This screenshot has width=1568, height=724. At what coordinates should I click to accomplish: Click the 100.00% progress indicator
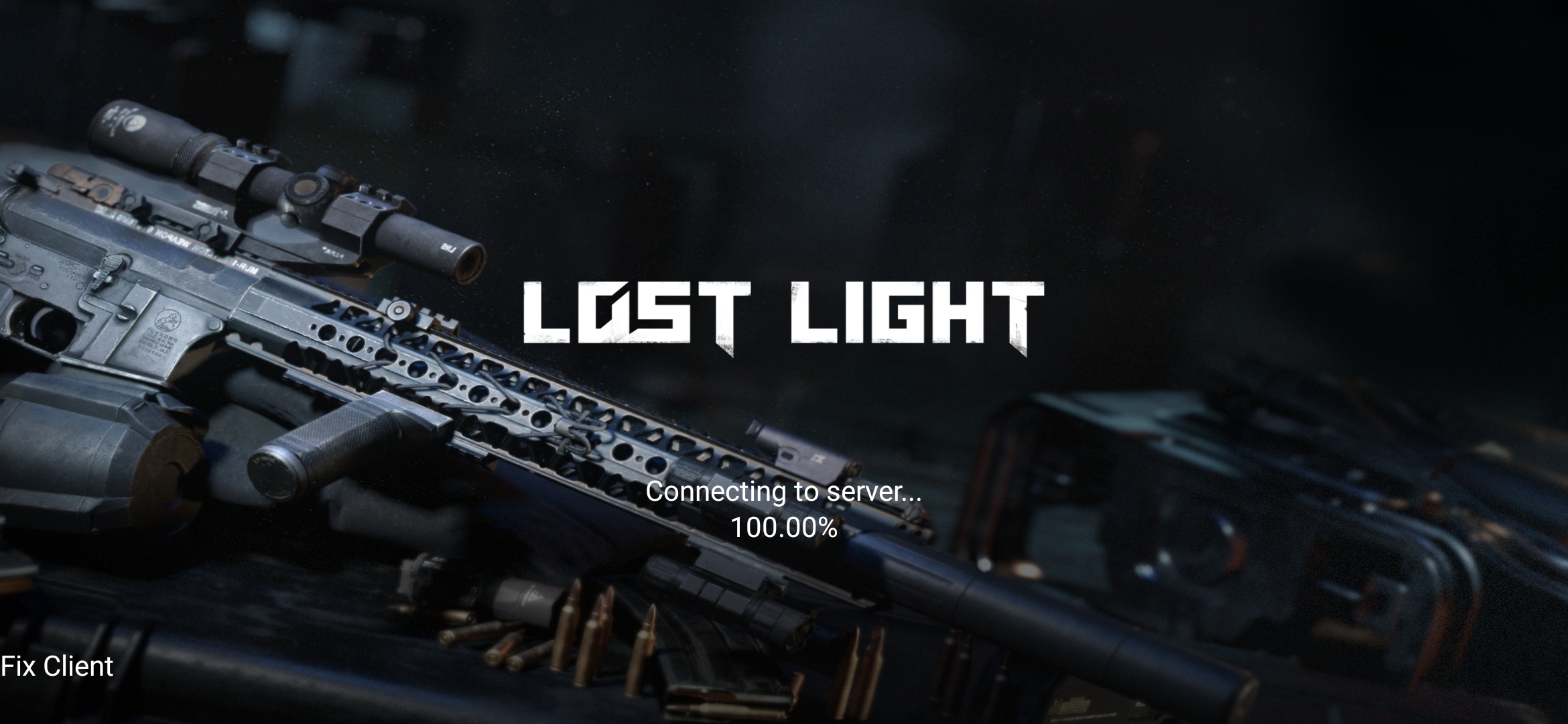point(784,530)
